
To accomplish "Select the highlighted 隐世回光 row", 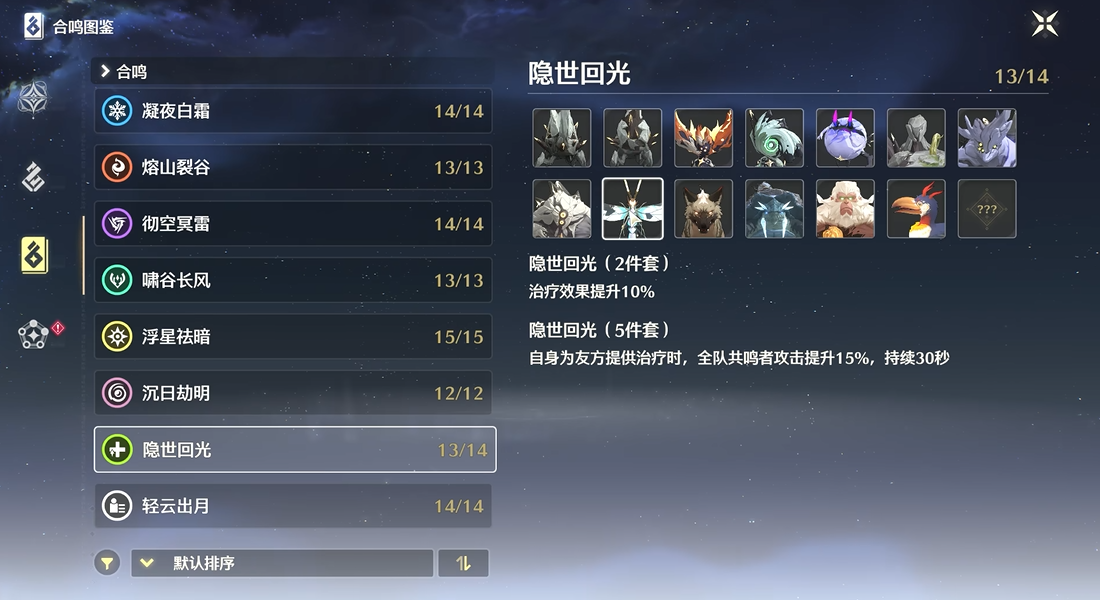I will [x=294, y=450].
